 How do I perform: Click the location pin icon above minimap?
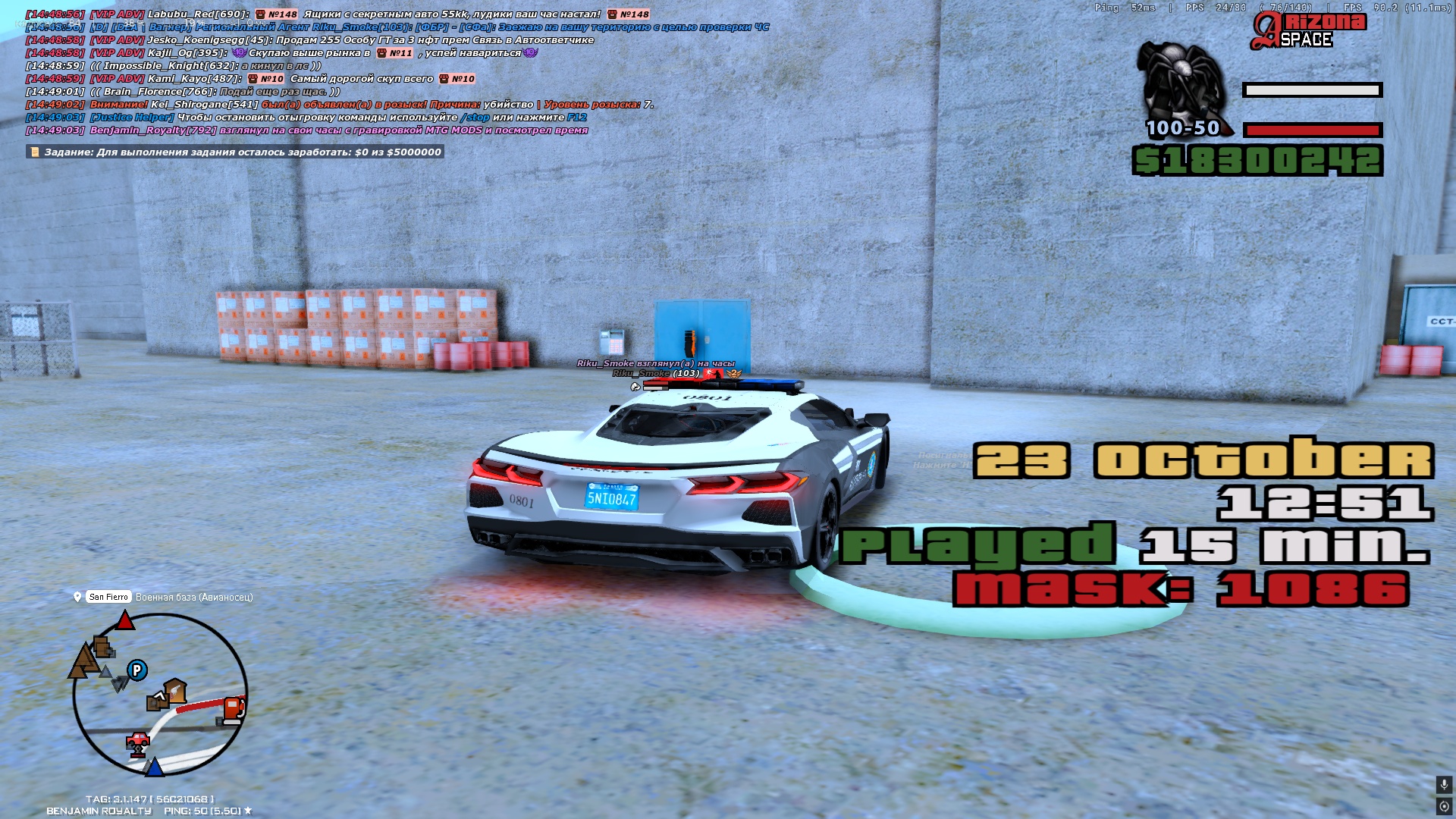(77, 598)
